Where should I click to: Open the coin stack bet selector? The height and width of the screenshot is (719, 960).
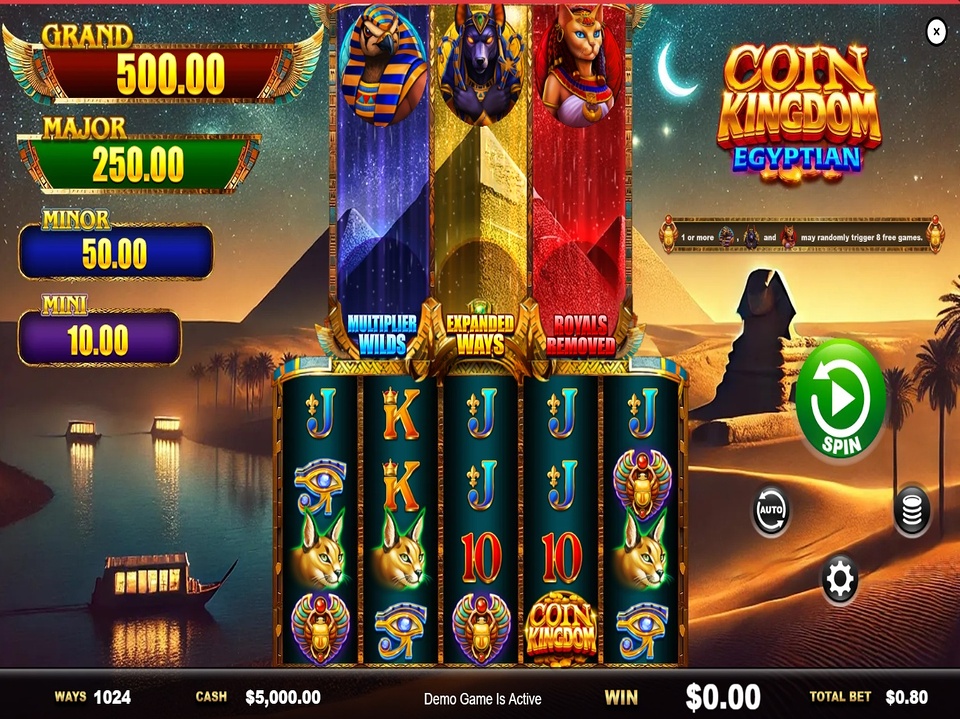912,511
